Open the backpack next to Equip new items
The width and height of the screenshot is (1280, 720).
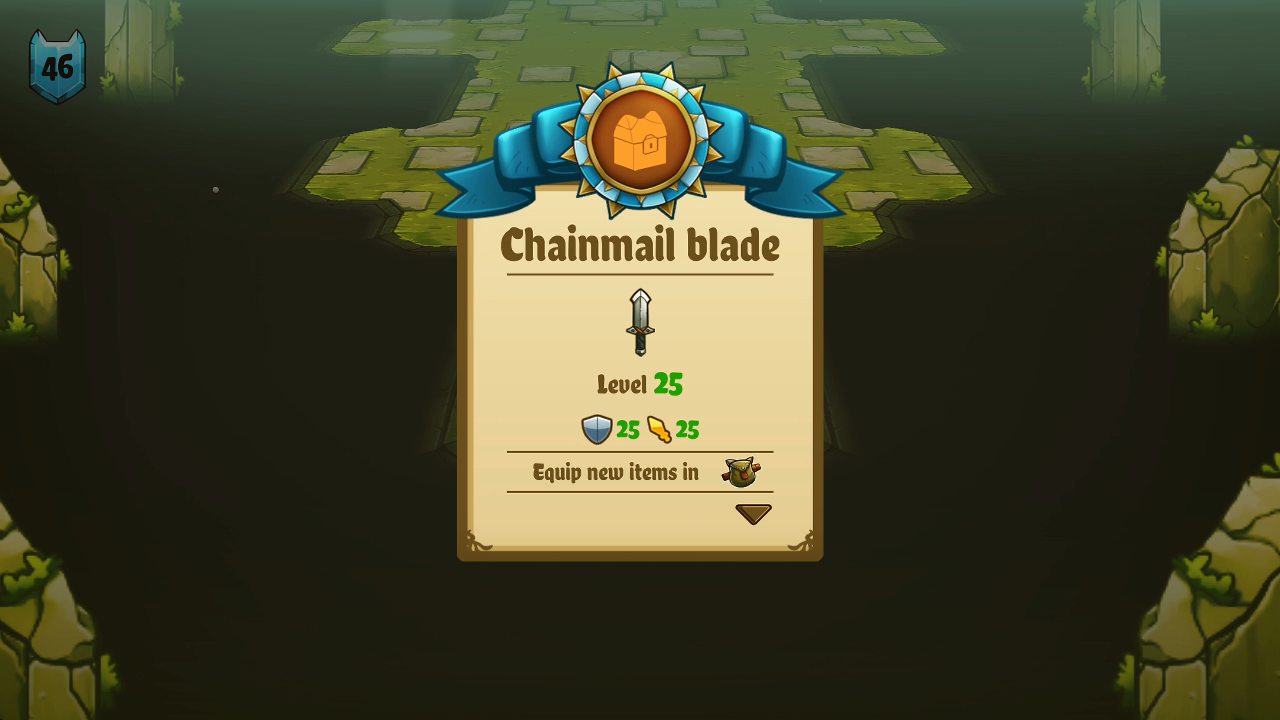(740, 471)
